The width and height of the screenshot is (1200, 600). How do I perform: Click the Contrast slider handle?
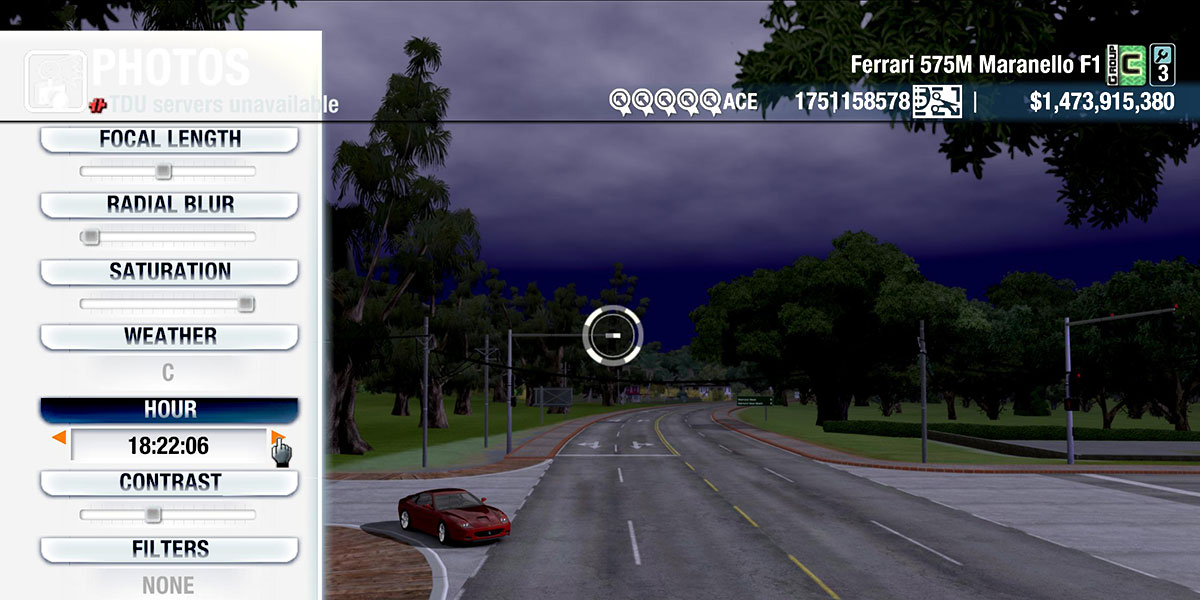click(x=152, y=515)
